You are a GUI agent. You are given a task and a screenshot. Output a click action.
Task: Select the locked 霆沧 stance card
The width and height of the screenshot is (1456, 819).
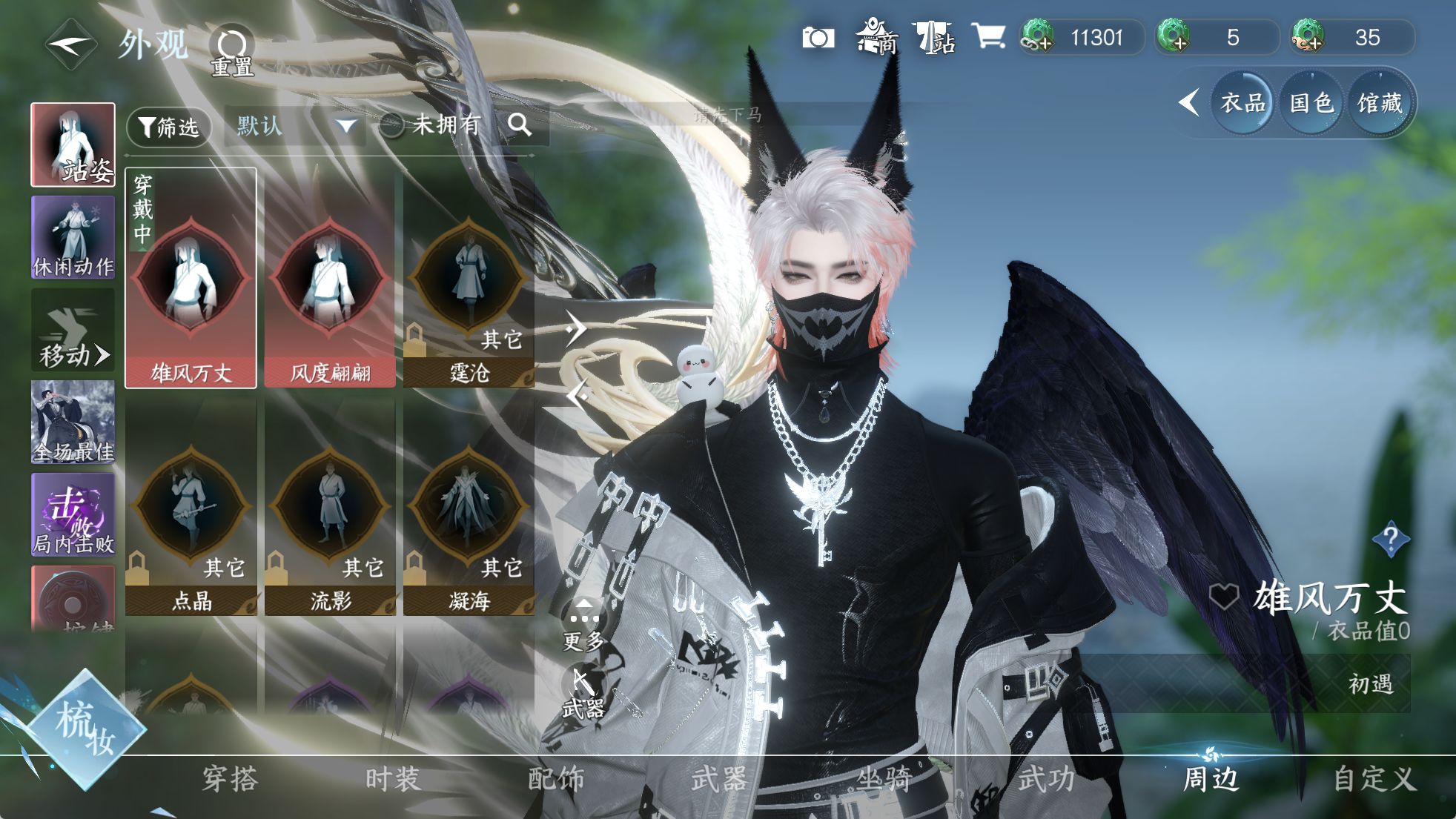[x=469, y=279]
